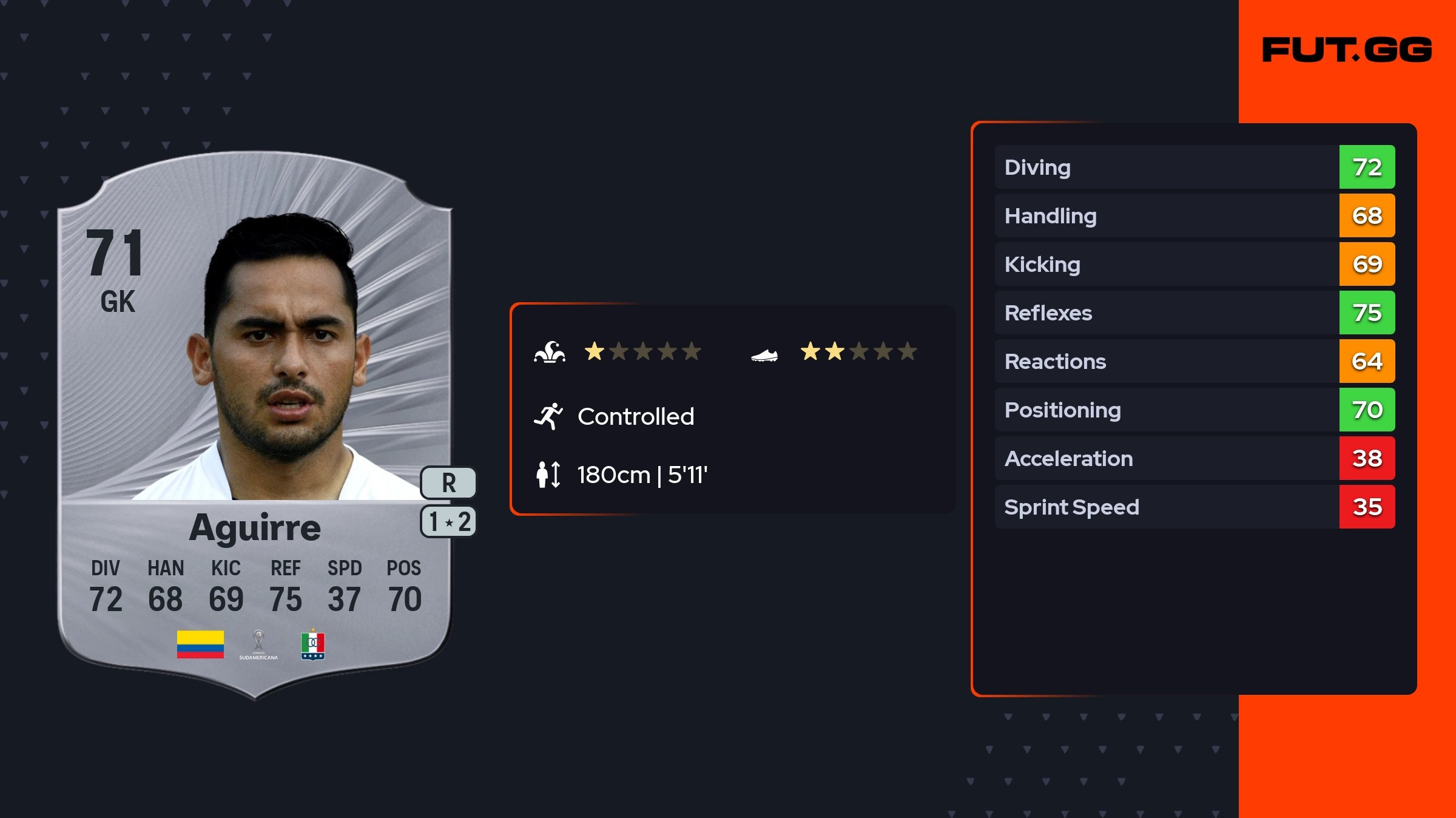The image size is (1456, 818).
Task: Select the Aguirre goalkeeper player card
Action: [x=255, y=425]
